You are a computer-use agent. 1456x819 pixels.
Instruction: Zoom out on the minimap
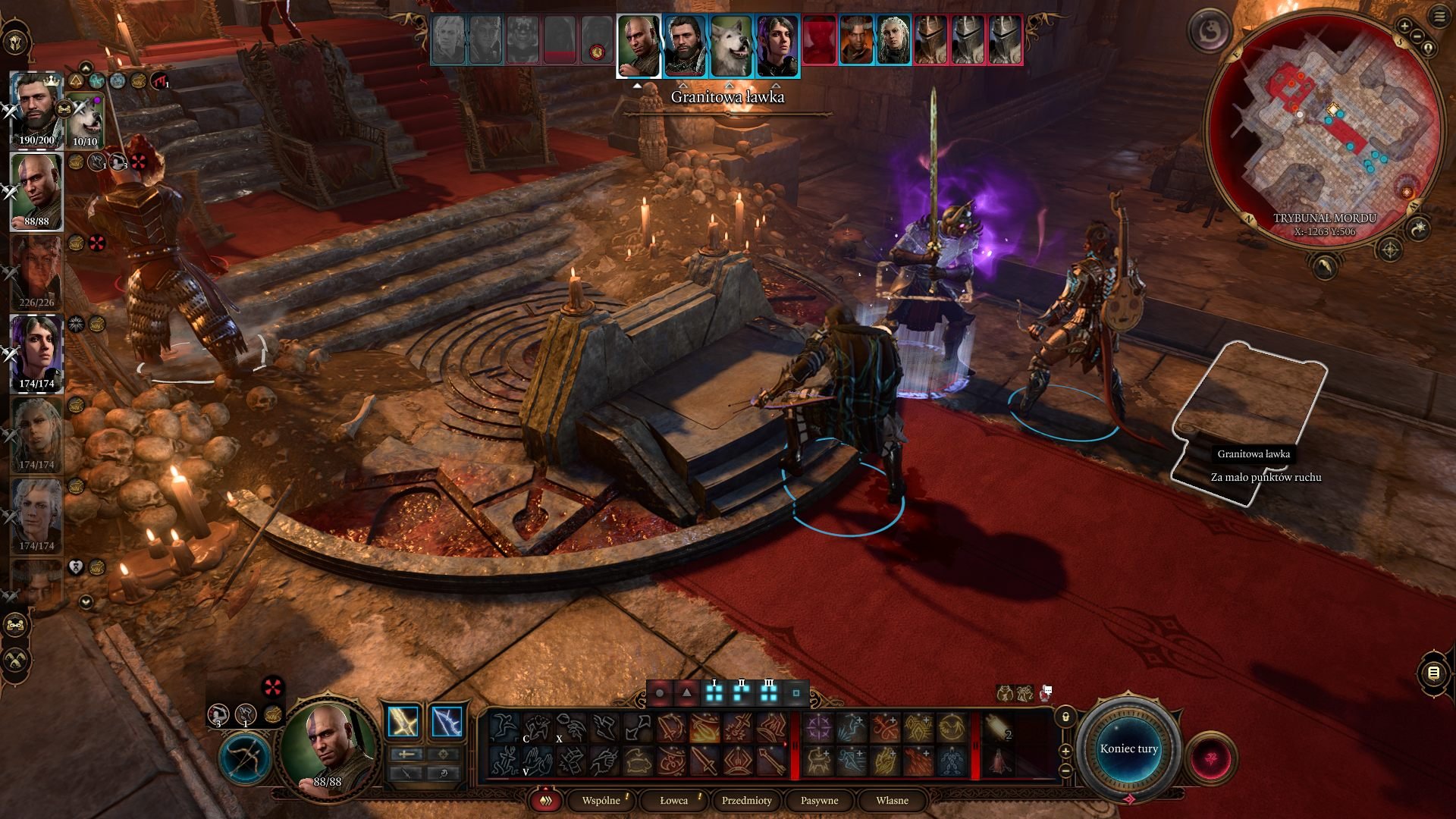point(1417,36)
